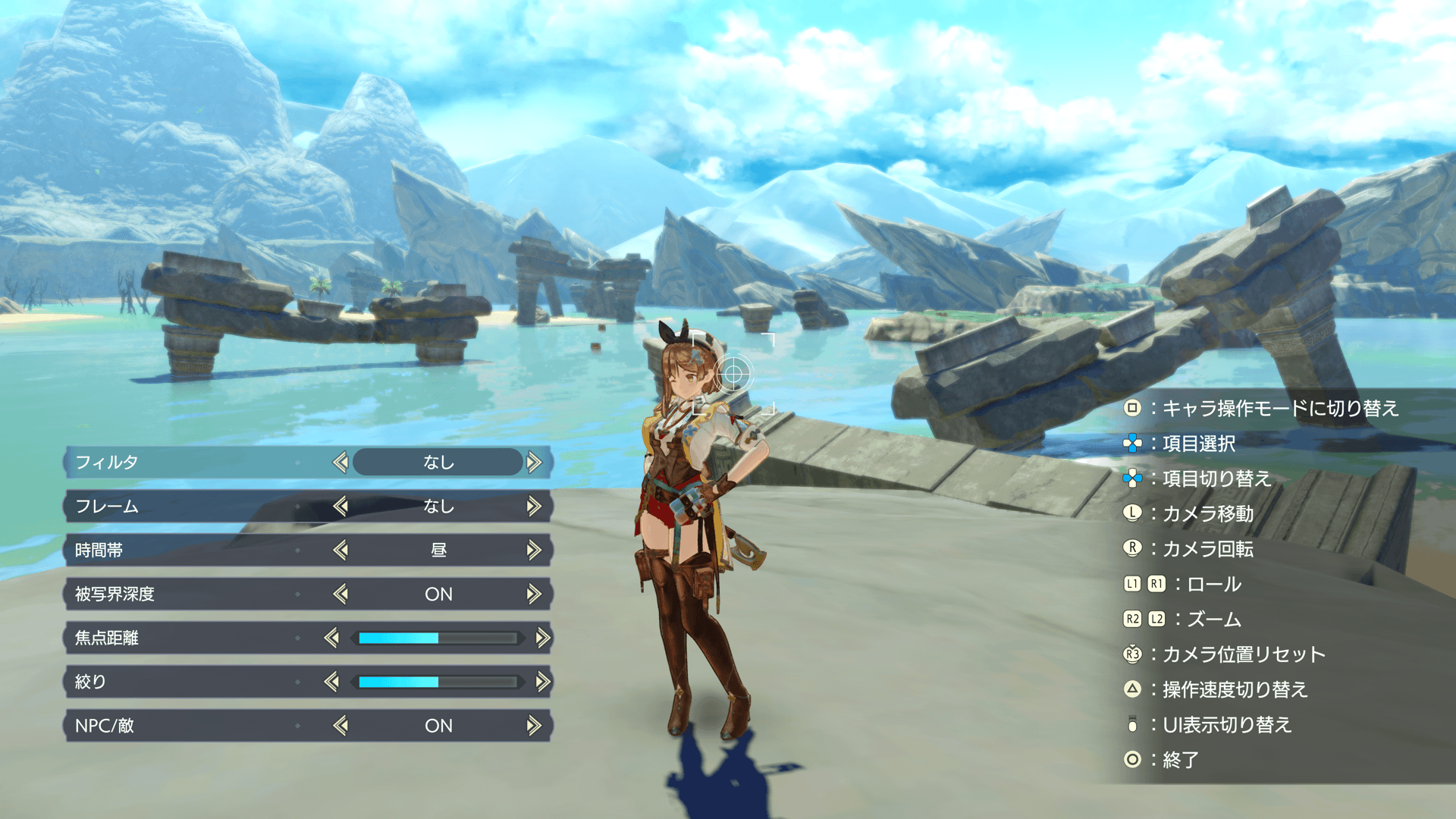Decrease 焦点距離 with the left arrow
Image resolution: width=1456 pixels, height=819 pixels.
click(x=331, y=638)
